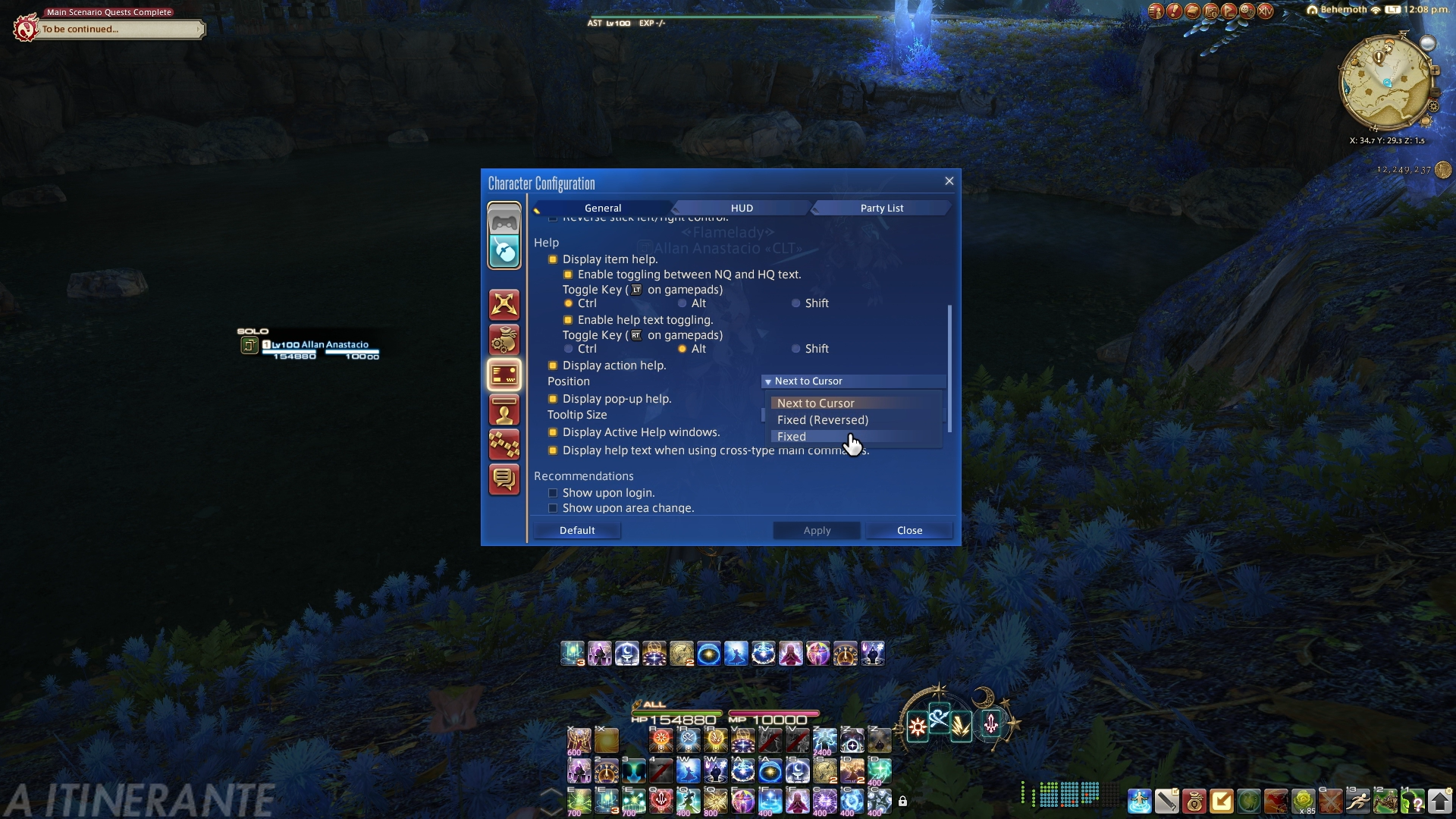The height and width of the screenshot is (819, 1456).
Task: Switch to the HUD tab
Action: pyautogui.click(x=741, y=208)
